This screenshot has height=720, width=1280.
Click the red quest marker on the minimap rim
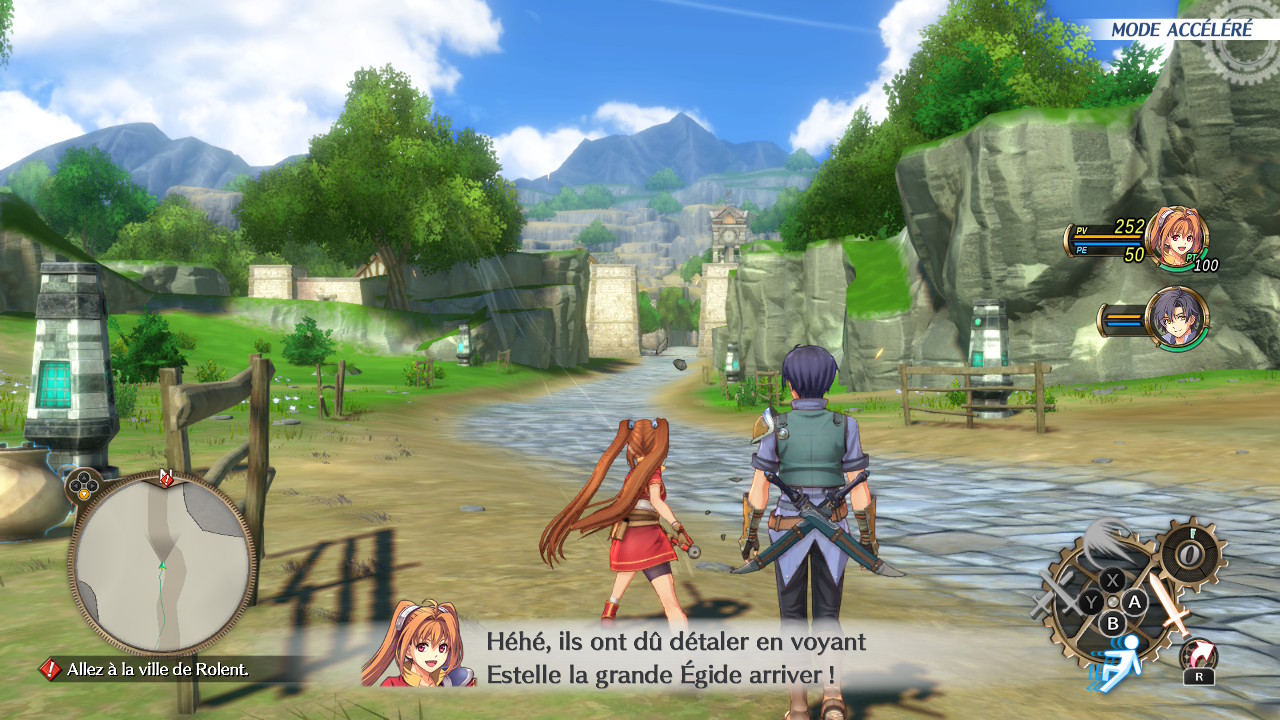point(167,479)
